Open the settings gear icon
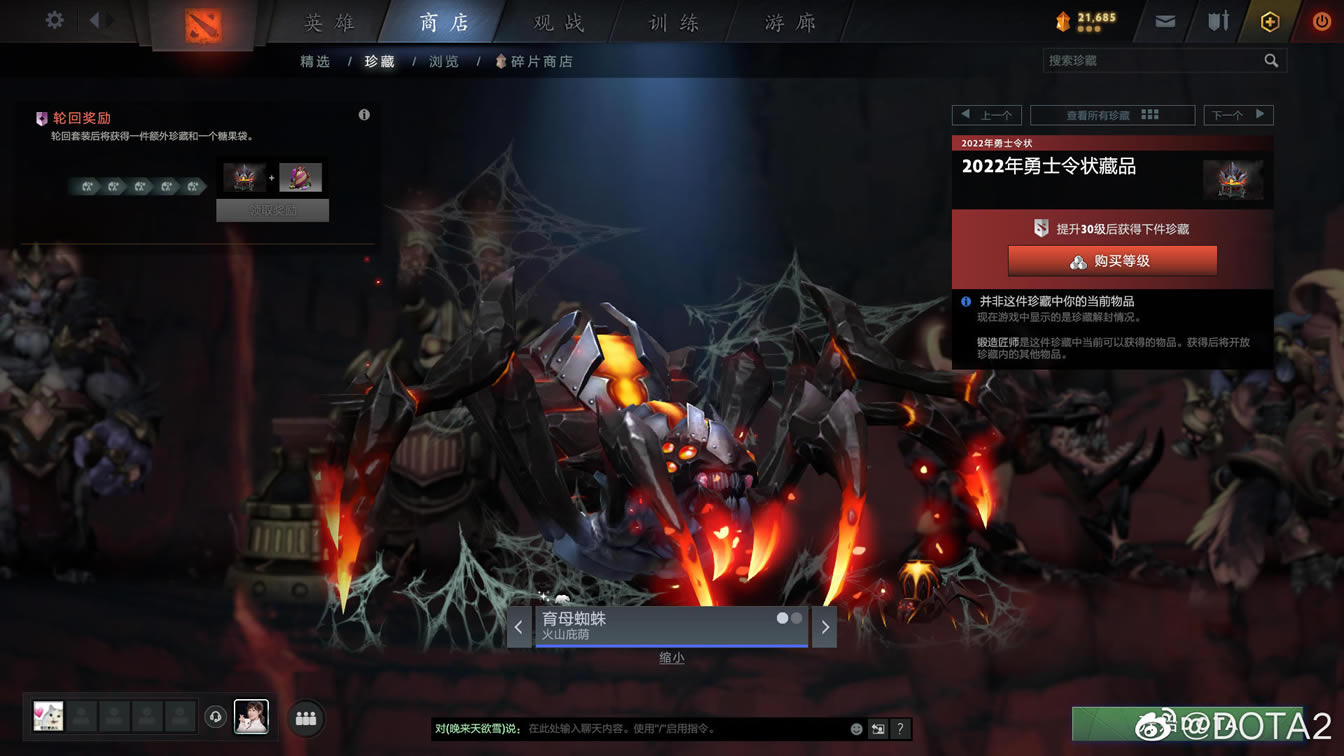Viewport: 1344px width, 756px height. tap(53, 19)
